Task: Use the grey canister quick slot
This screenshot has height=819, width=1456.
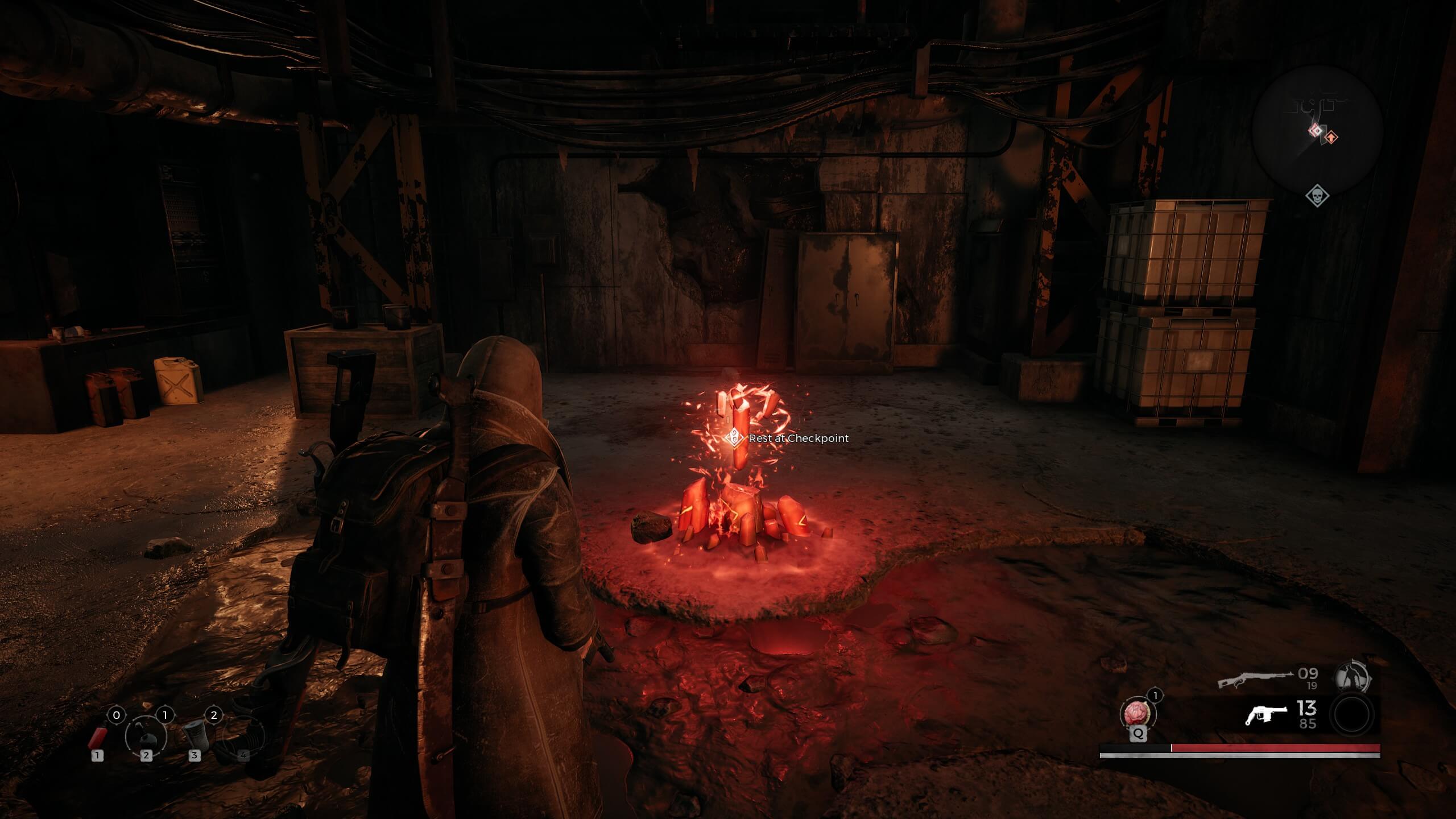Action: click(x=195, y=735)
